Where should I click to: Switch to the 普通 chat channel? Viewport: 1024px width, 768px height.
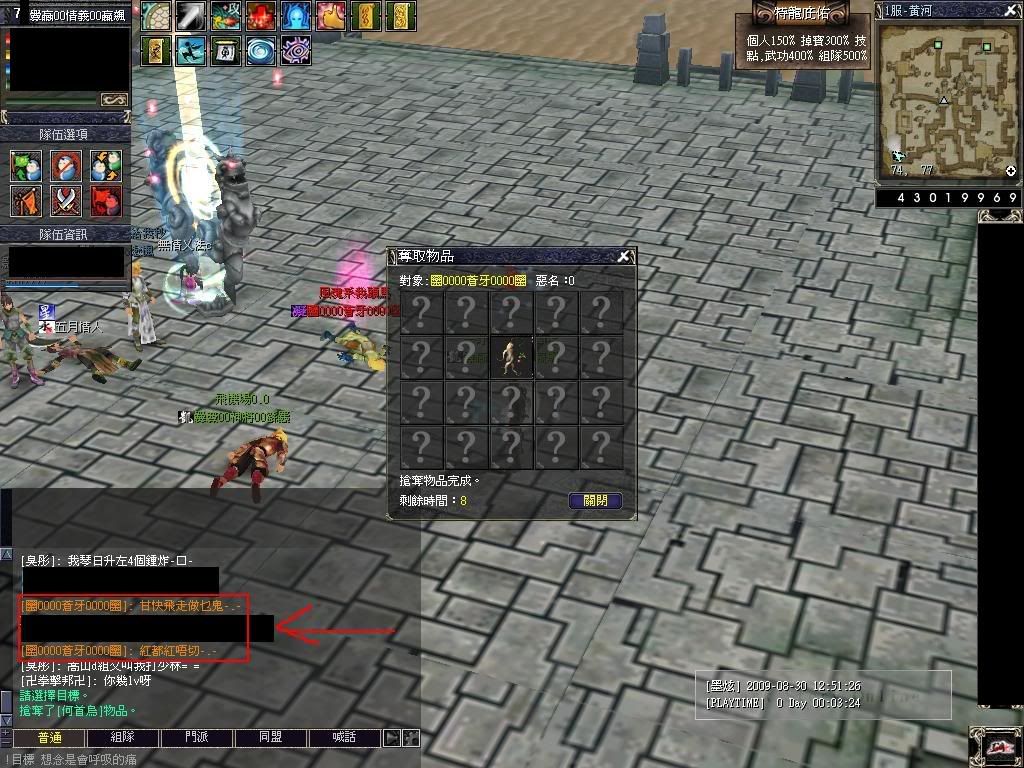49,738
